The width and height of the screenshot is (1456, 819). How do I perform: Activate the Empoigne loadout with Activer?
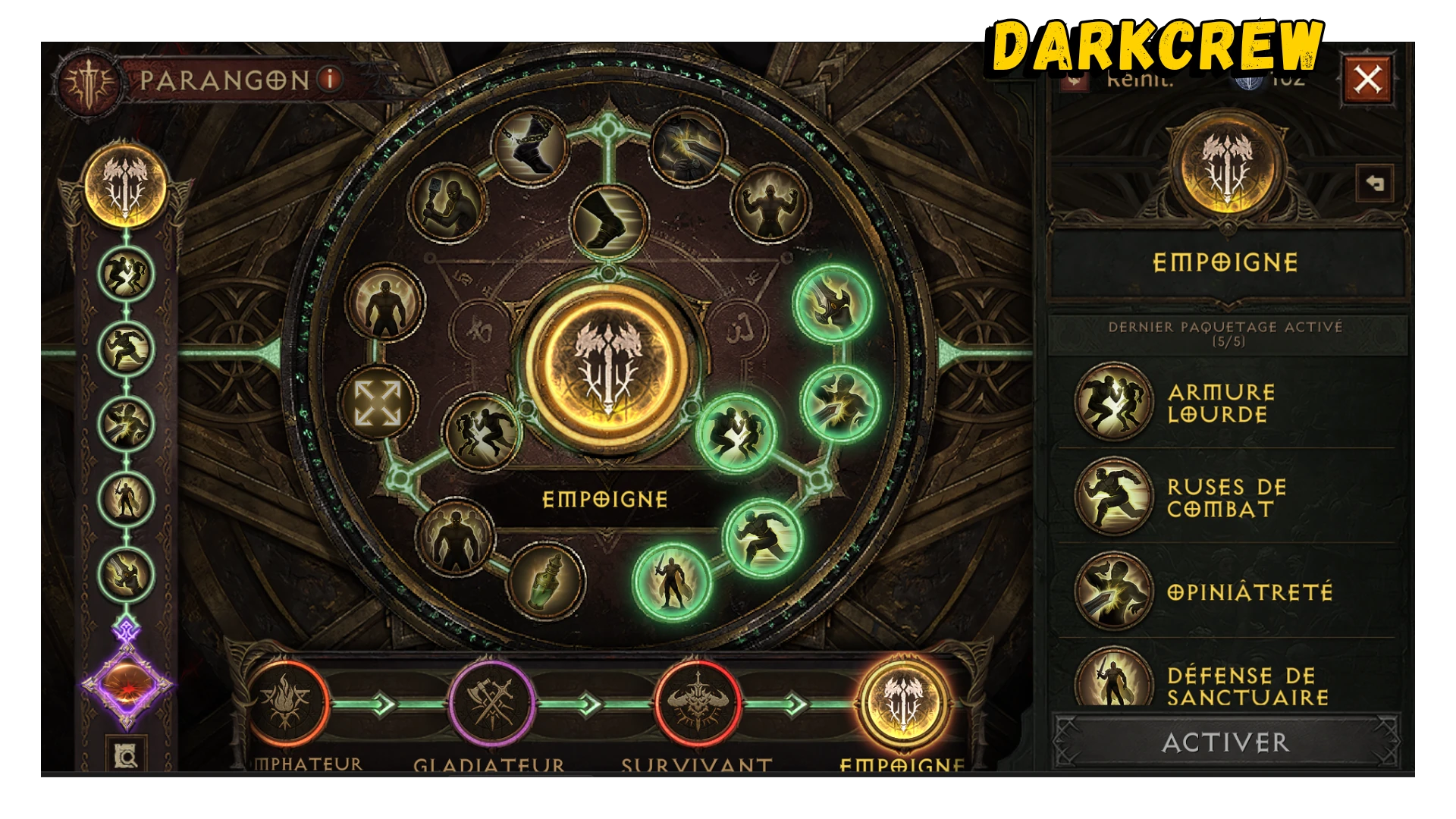1225,742
